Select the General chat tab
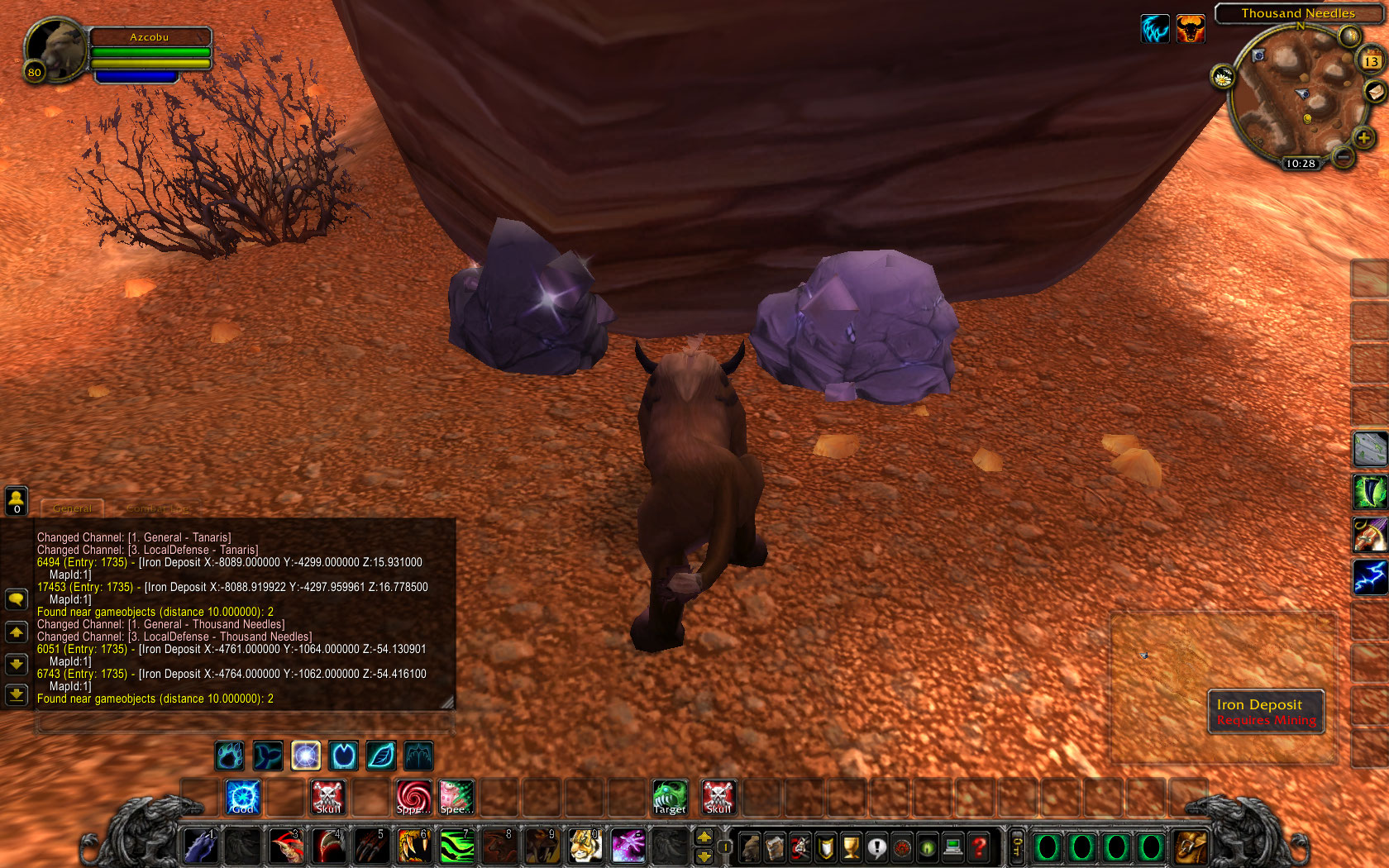Image resolution: width=1389 pixels, height=868 pixels. click(71, 509)
